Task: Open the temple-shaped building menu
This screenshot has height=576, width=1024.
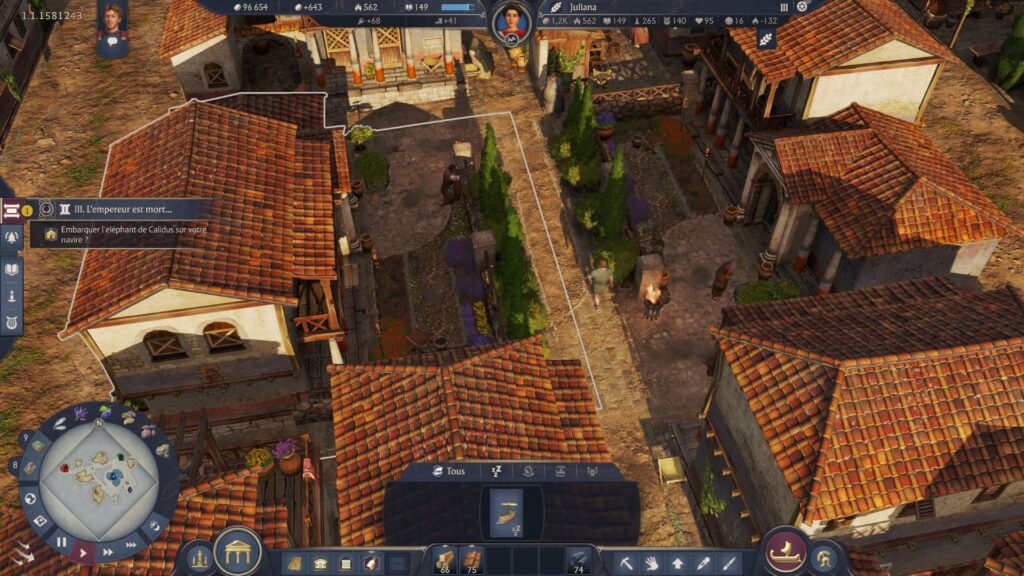Action: [238, 551]
